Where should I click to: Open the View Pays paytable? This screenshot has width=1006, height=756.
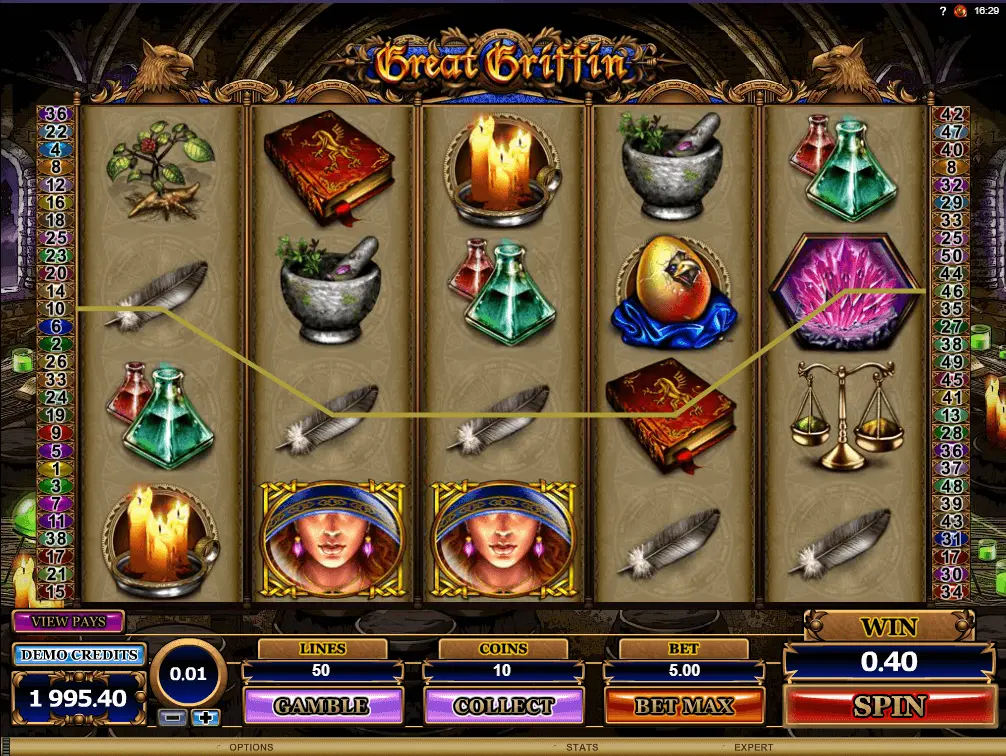[x=68, y=621]
